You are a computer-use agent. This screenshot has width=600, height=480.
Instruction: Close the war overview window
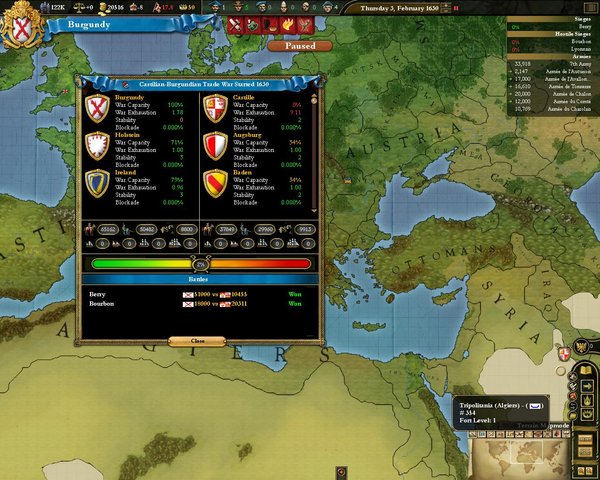(196, 340)
